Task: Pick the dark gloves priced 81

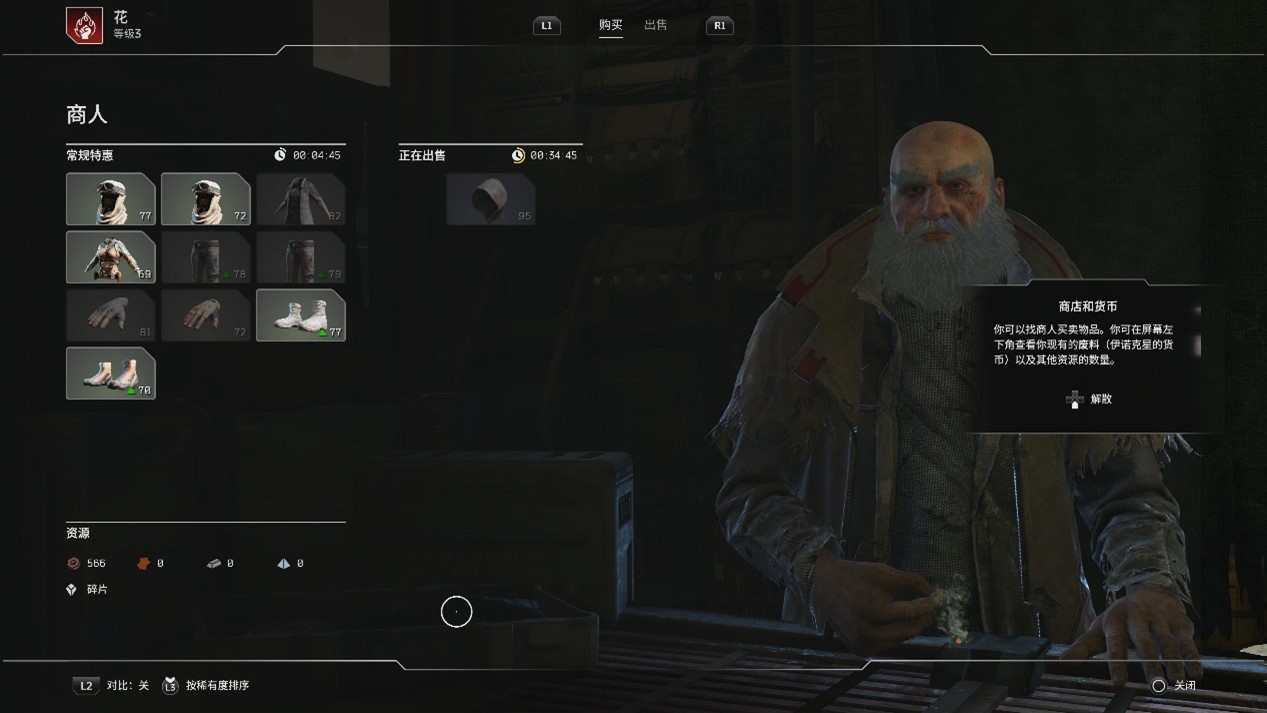Action: 110,315
